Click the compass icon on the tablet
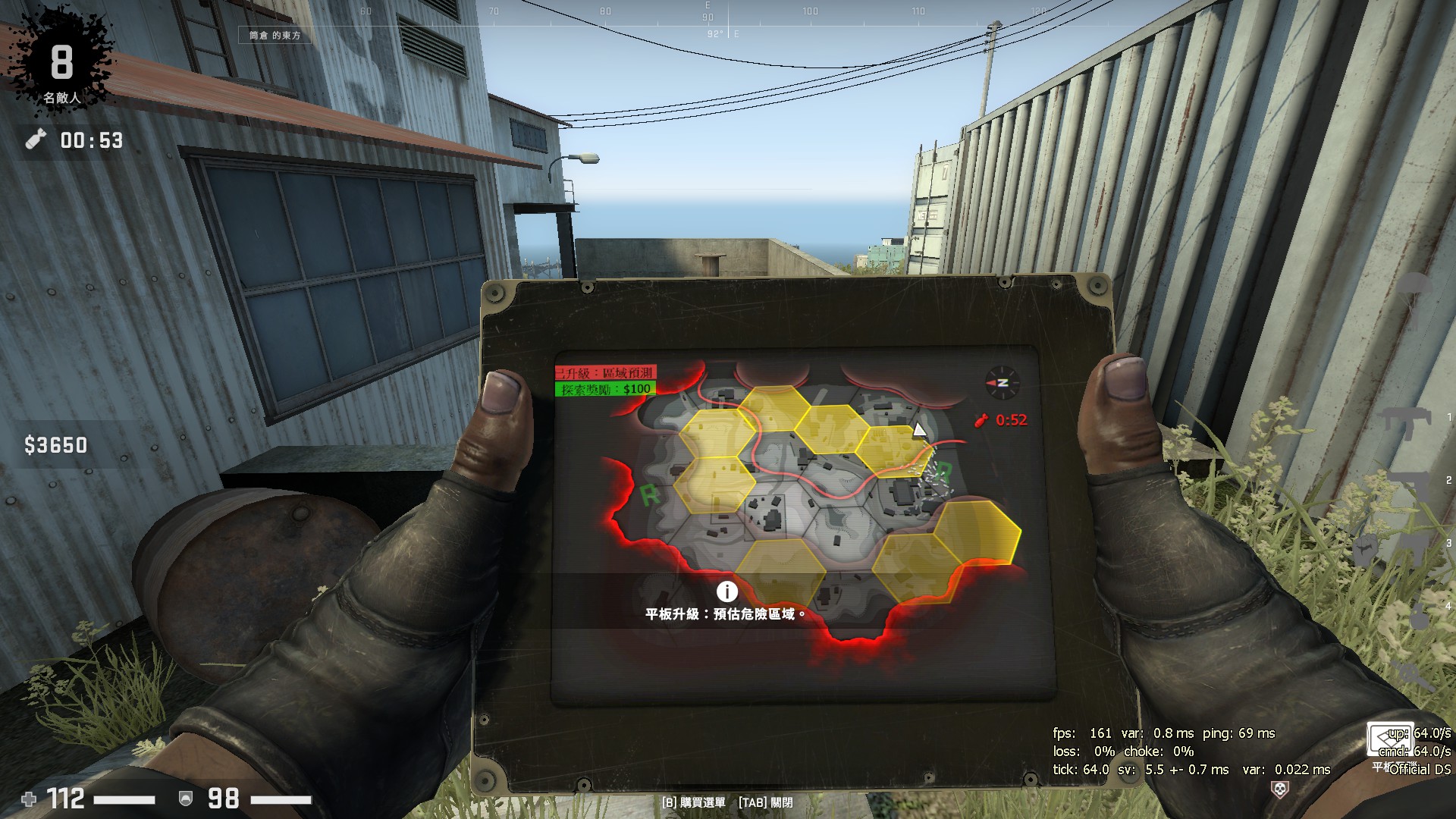1456x819 pixels. pos(1002,383)
